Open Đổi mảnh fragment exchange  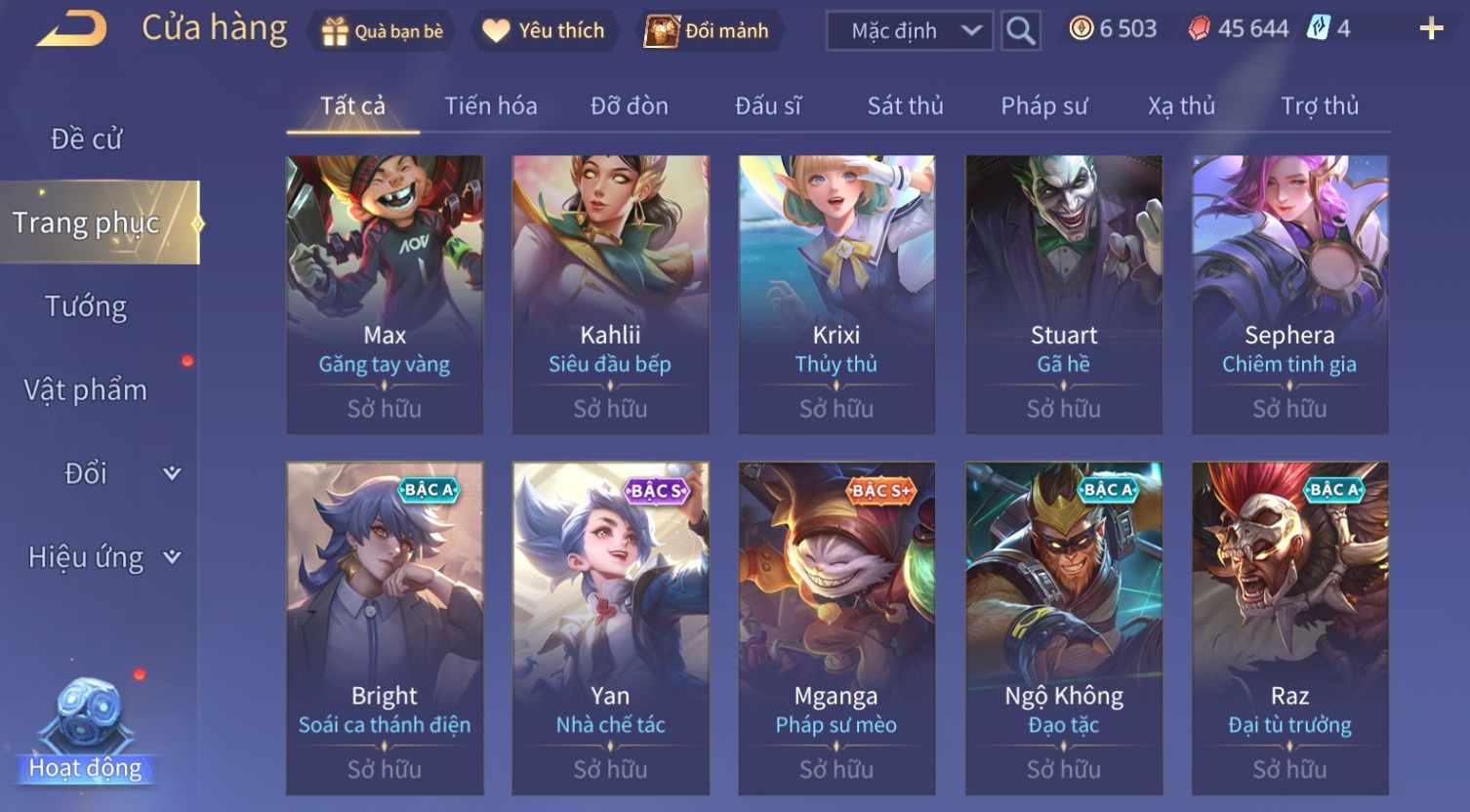709,31
